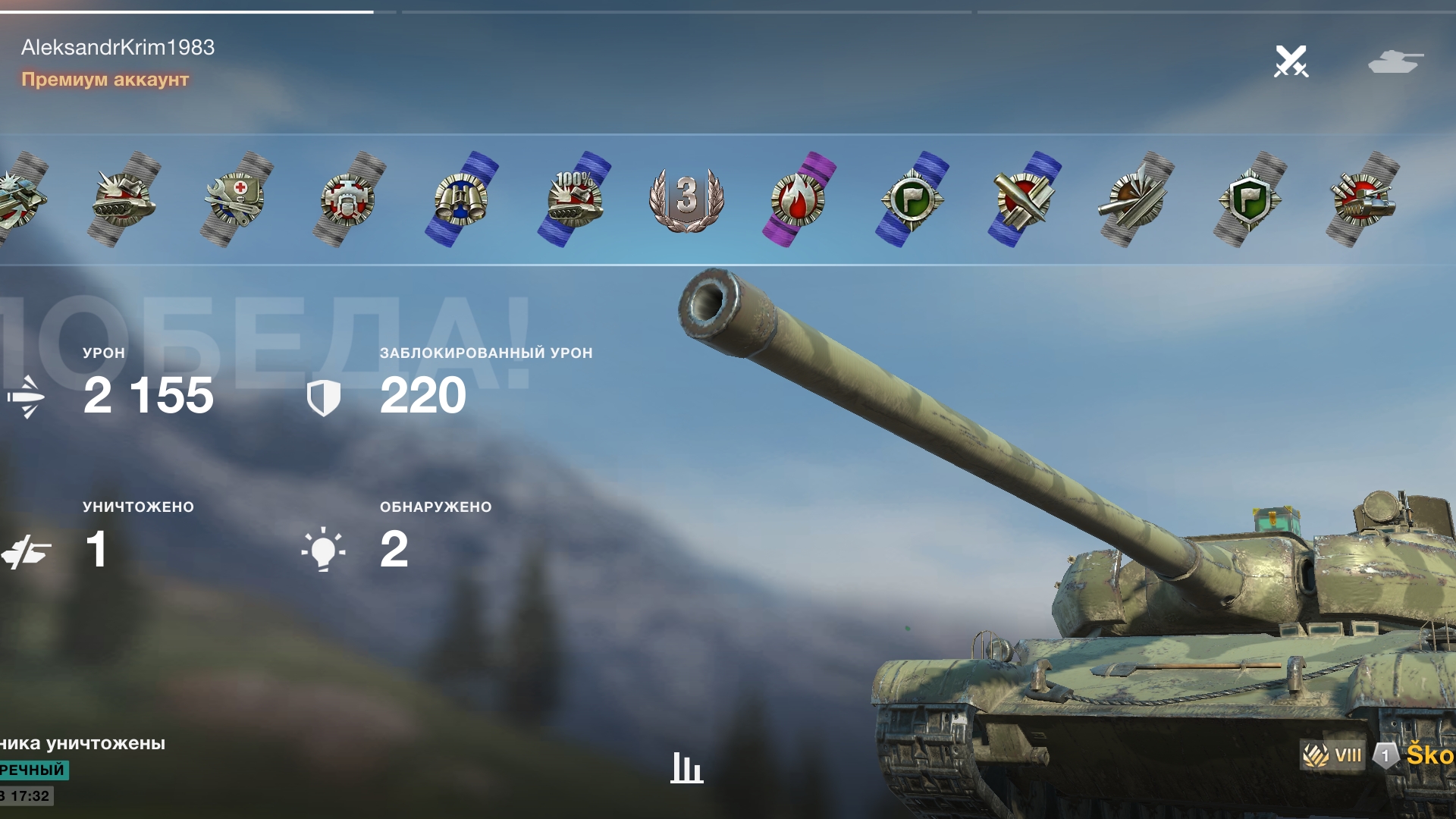Screen dimensions: 1456x819
Task: View the 100% tank medal
Action: point(574,199)
